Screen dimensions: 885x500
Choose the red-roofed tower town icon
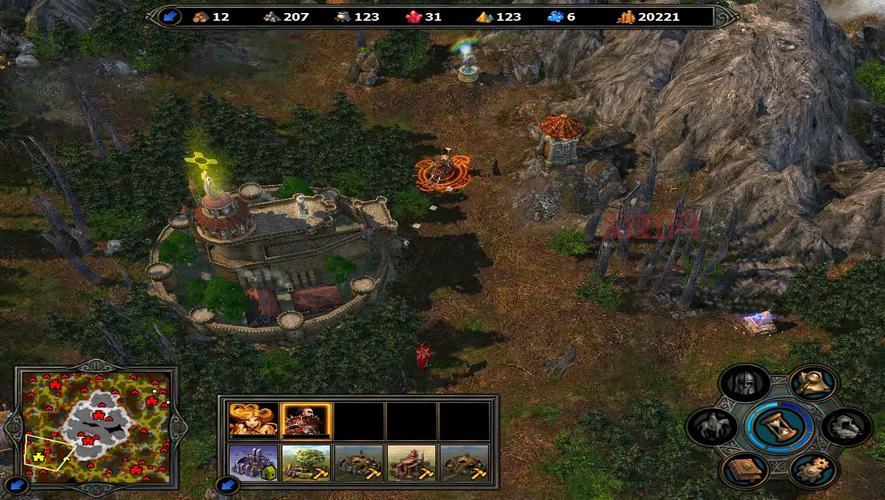[411, 463]
